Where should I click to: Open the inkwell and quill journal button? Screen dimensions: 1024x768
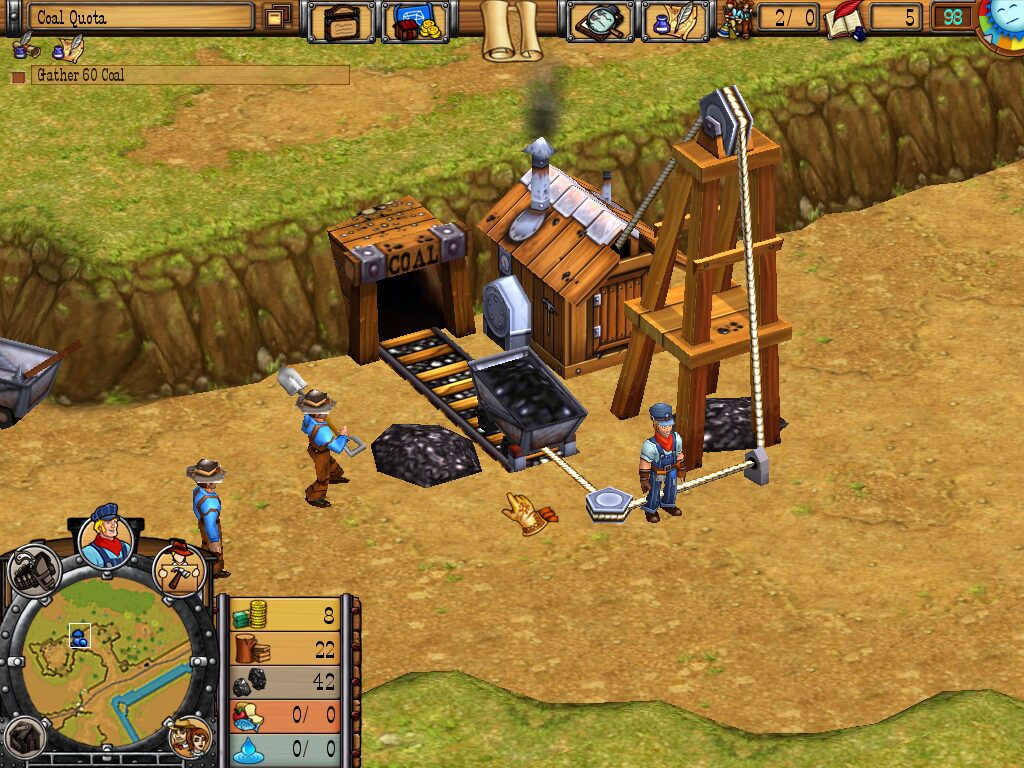674,21
